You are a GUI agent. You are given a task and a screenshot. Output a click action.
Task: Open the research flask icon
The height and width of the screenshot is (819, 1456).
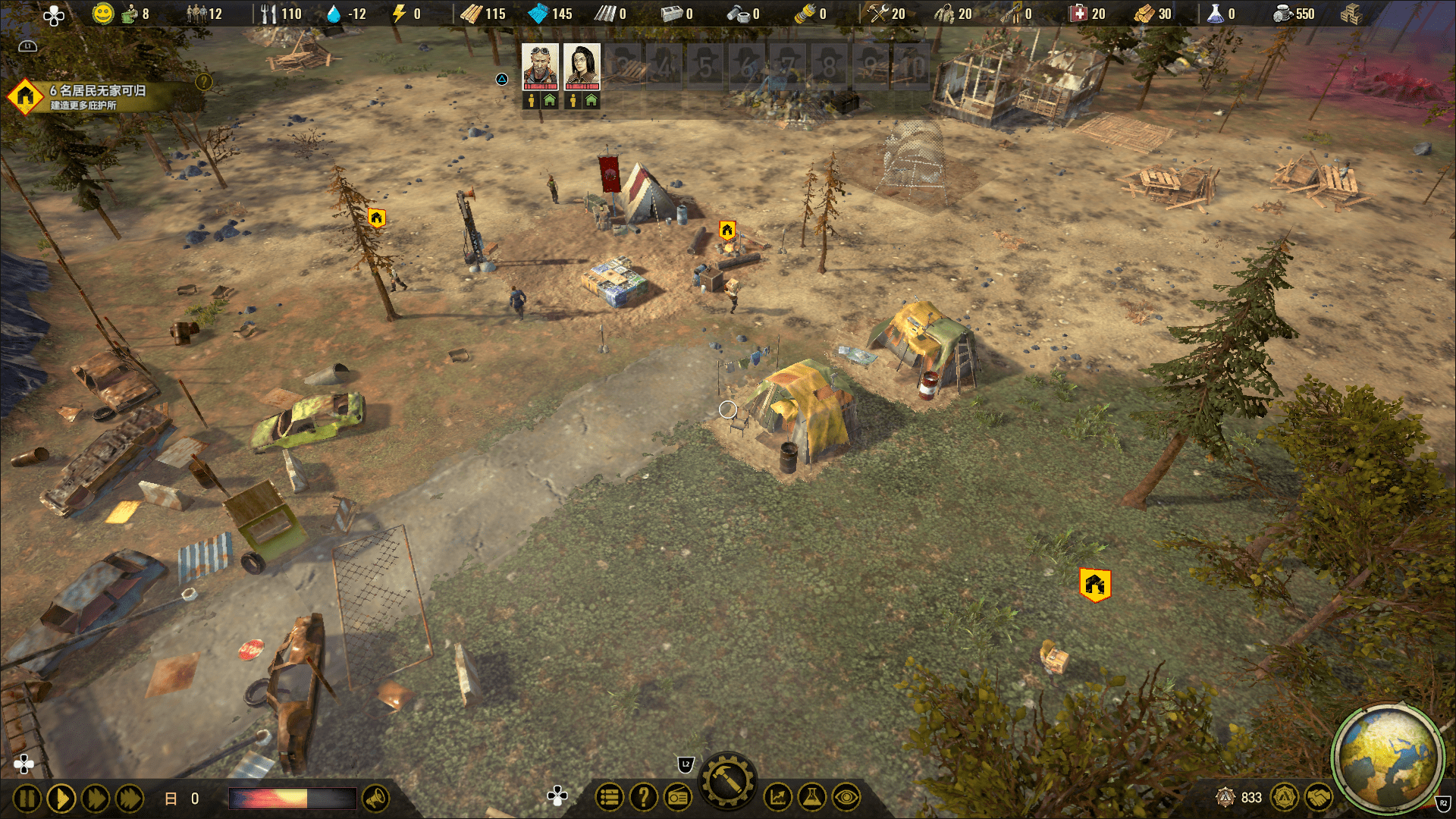pyautogui.click(x=811, y=797)
